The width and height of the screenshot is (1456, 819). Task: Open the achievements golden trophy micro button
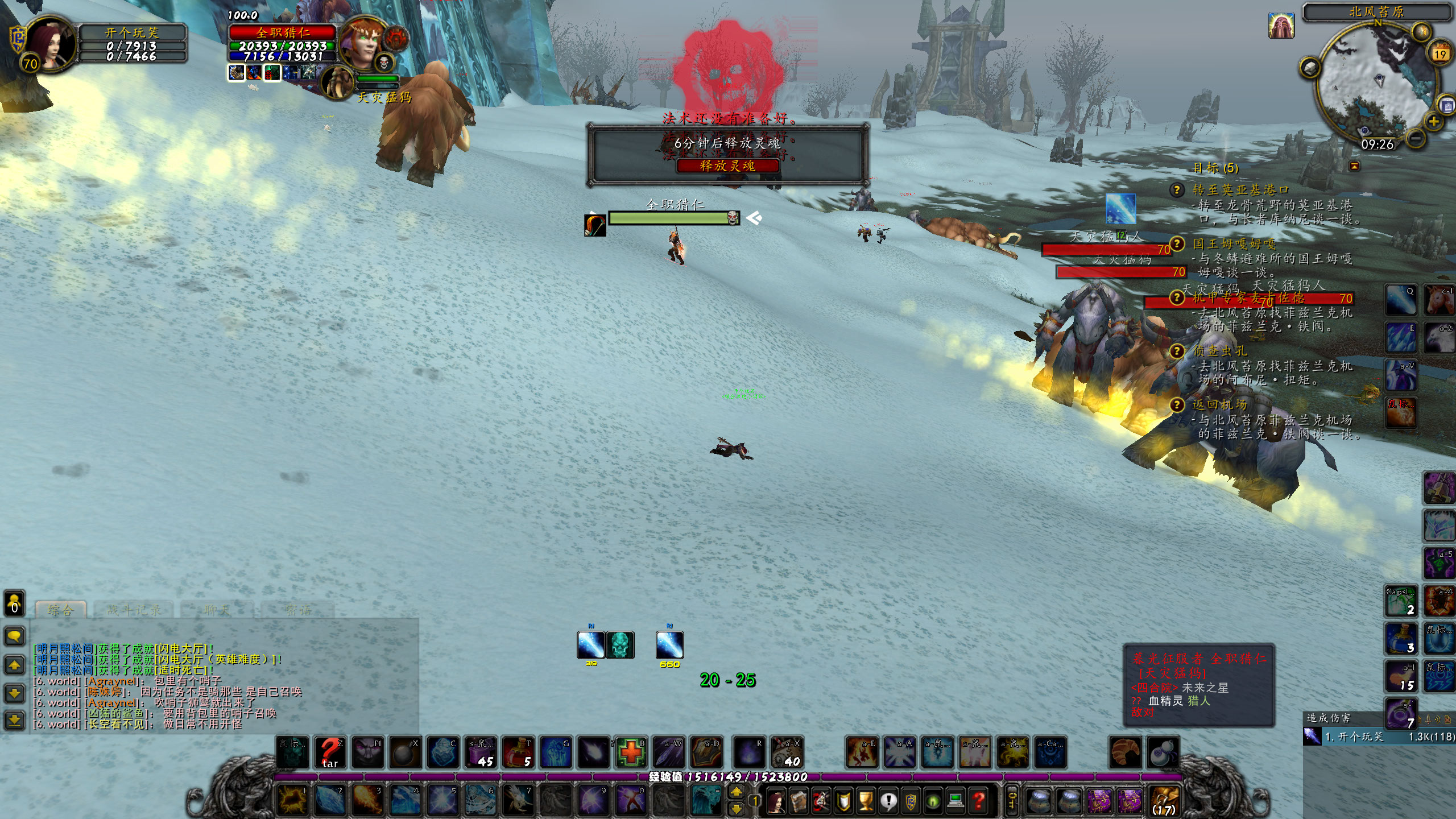tap(866, 801)
